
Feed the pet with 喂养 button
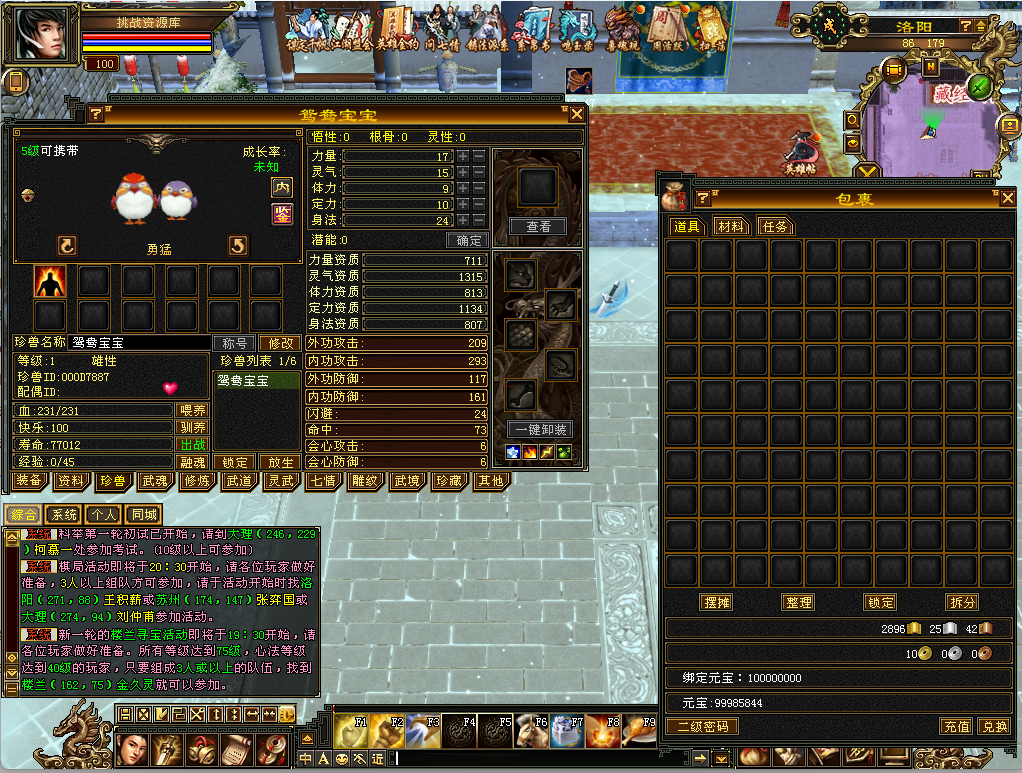[x=192, y=410]
